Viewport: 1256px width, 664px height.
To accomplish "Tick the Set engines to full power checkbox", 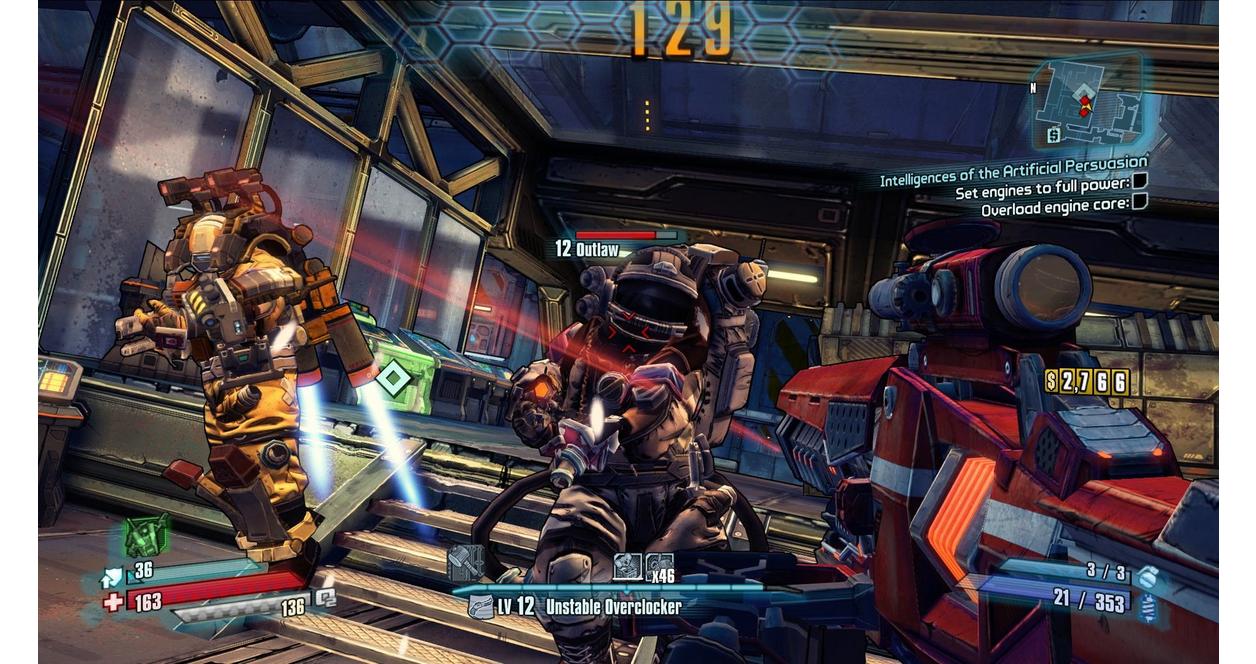I will pyautogui.click(x=1139, y=181).
